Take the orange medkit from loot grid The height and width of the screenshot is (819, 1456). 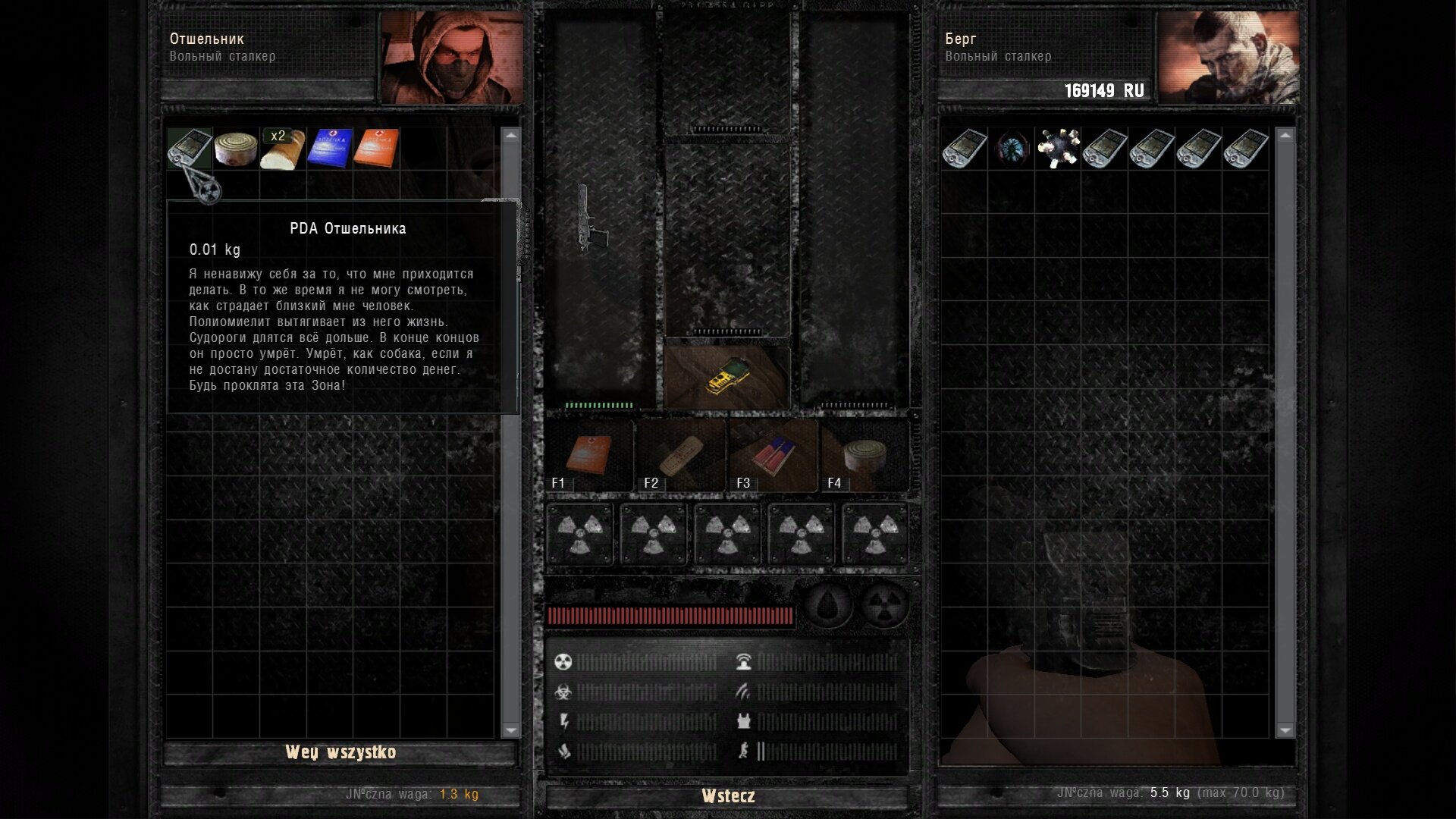click(376, 149)
